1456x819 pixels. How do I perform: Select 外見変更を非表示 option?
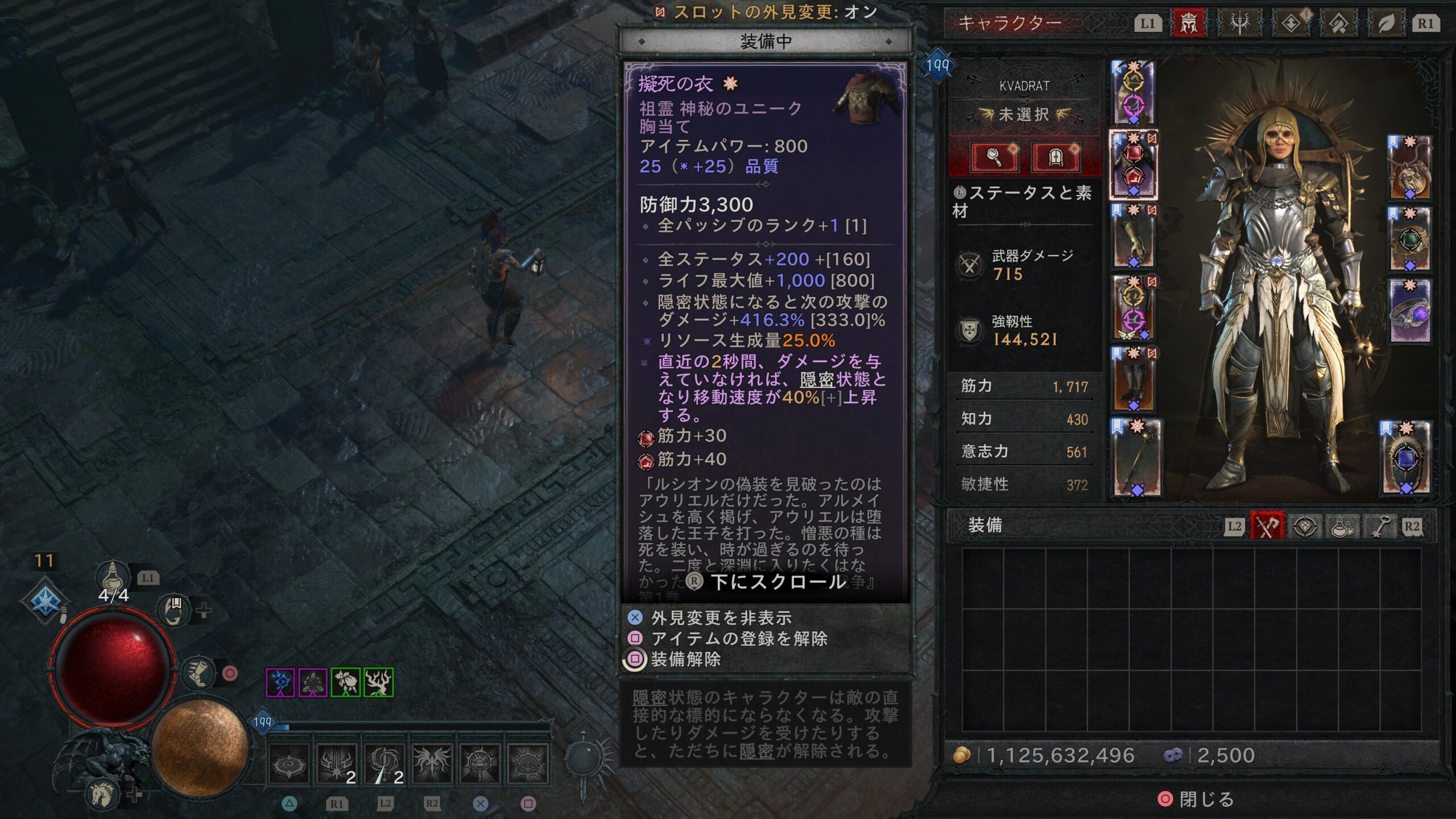click(x=721, y=618)
